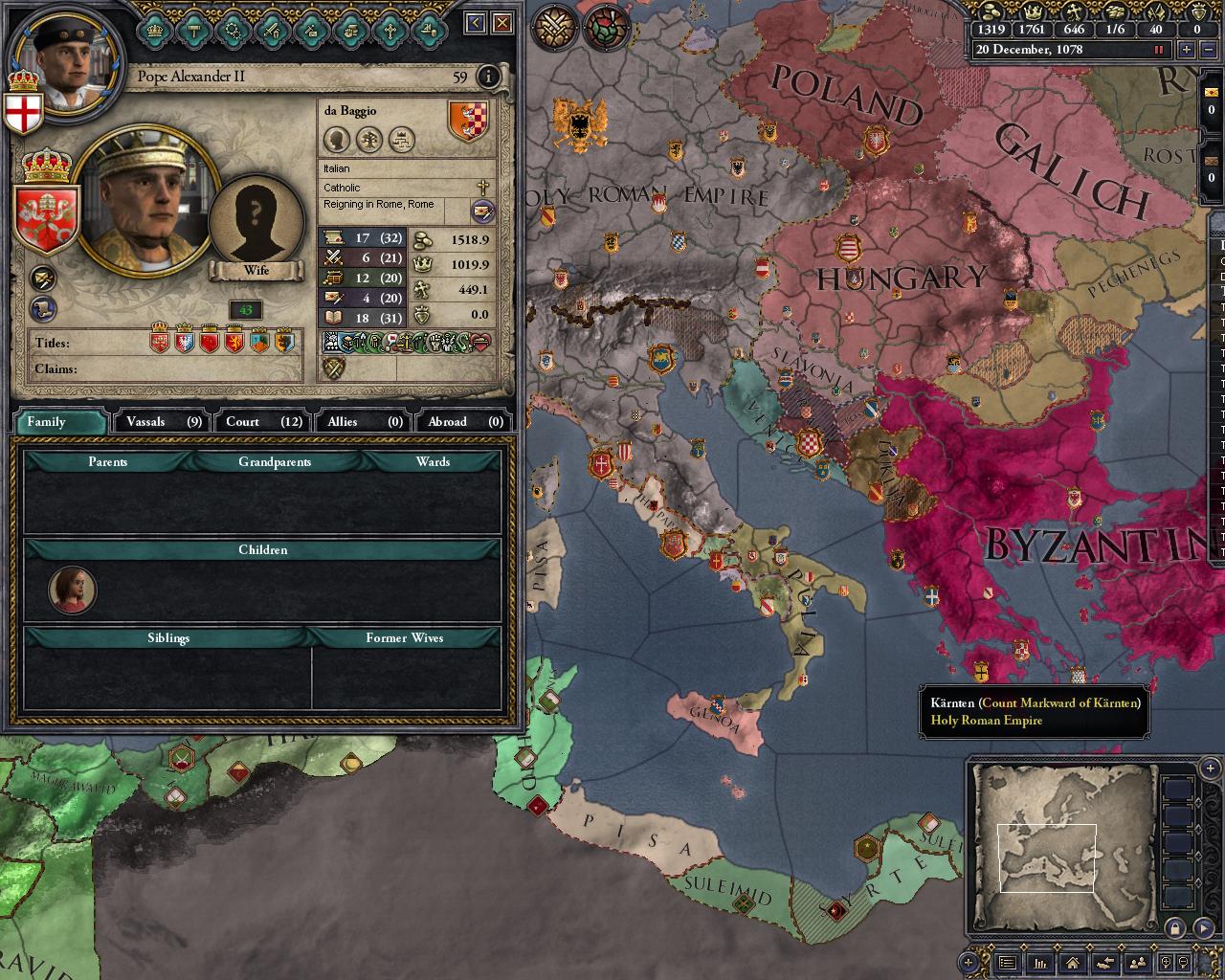Open the ledger from the bottom bar
Screen dimensions: 1225x980
coord(1041,965)
